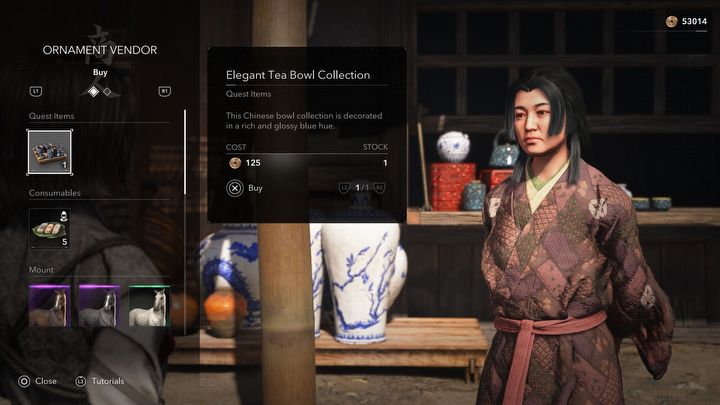Pick the brown horse mount with purple border
This screenshot has height=405, width=720.
tap(50, 306)
